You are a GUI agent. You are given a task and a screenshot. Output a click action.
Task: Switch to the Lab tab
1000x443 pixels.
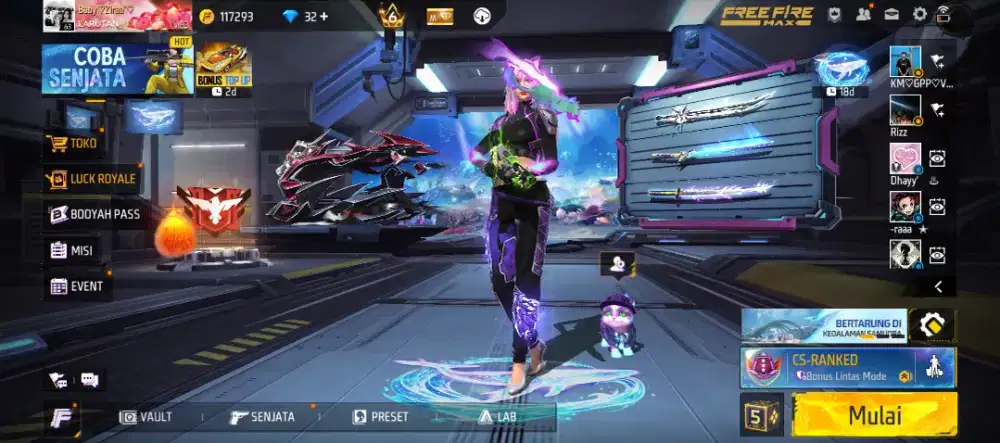click(498, 417)
